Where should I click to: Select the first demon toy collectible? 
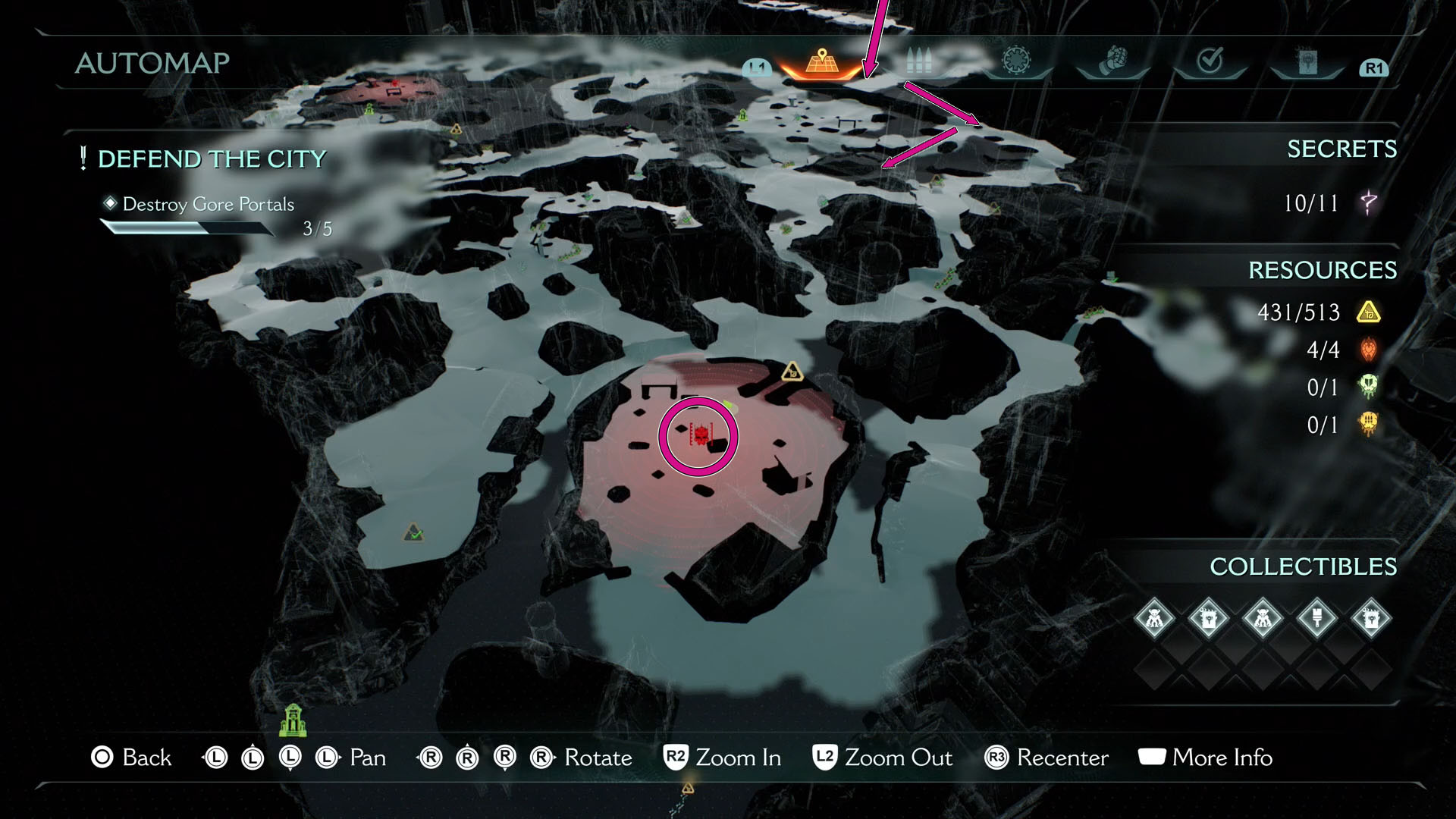coord(1154,618)
